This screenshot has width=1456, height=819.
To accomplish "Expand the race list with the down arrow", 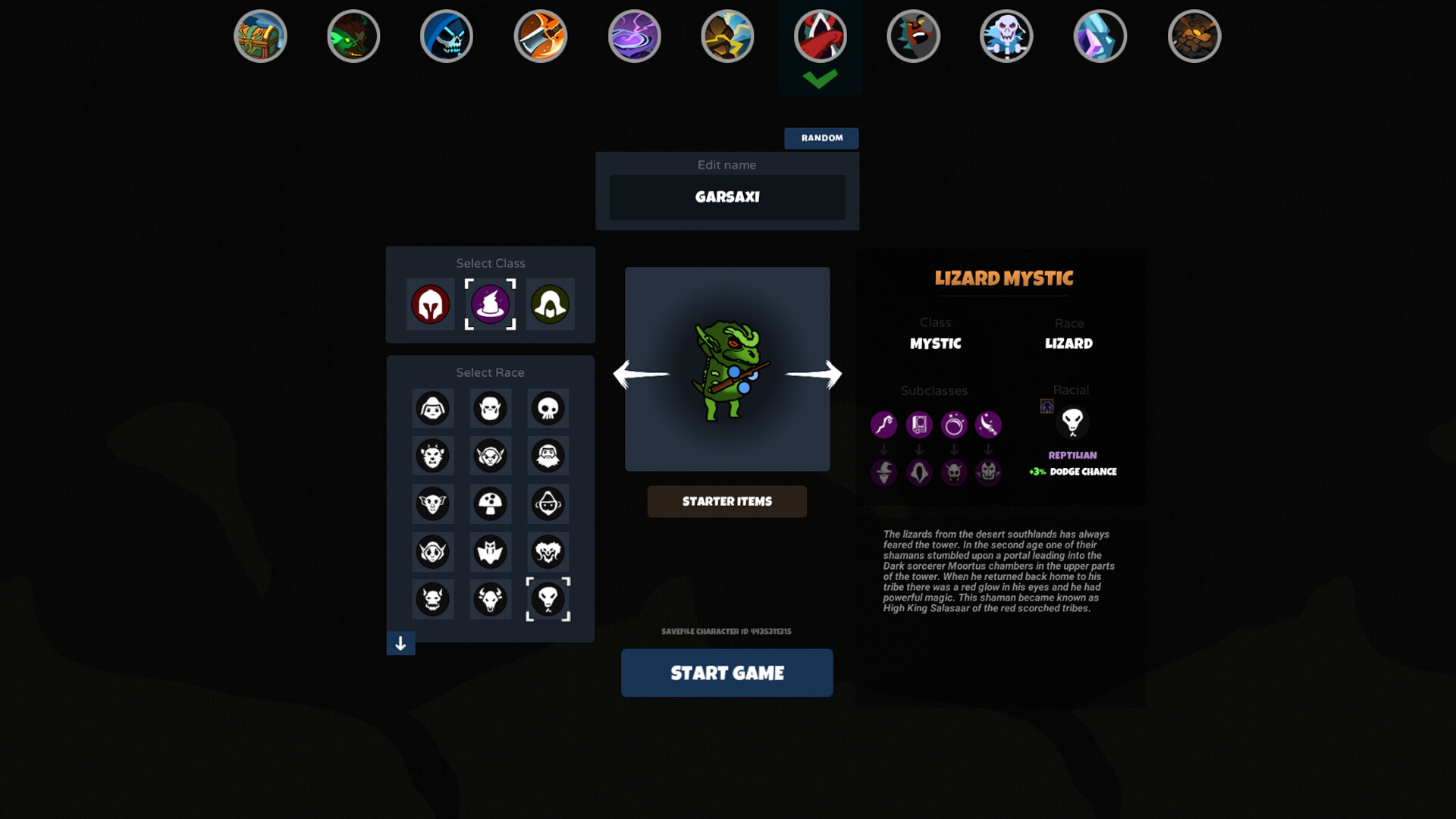I will [x=400, y=644].
